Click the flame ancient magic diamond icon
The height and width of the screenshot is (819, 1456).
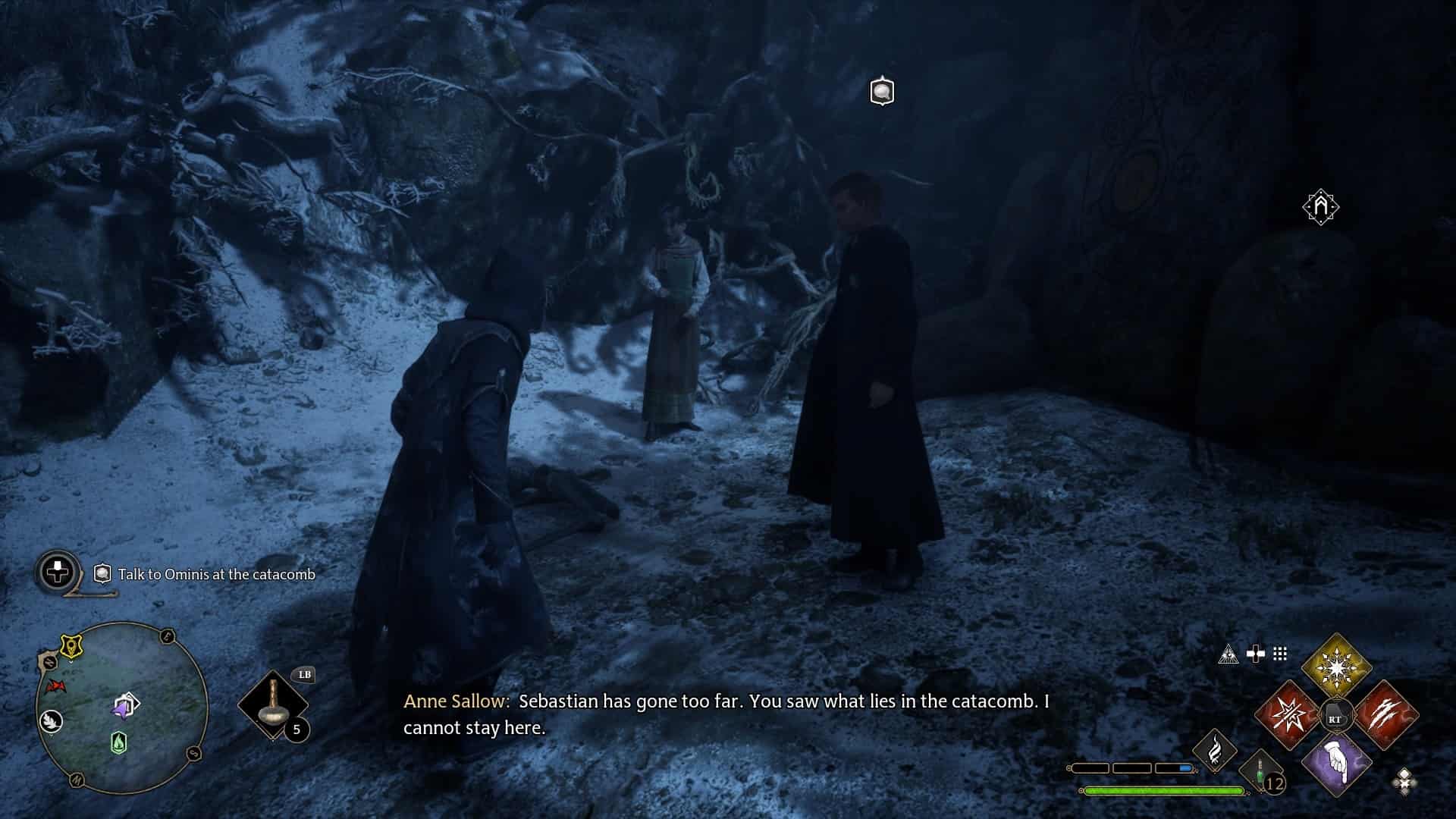[1216, 750]
